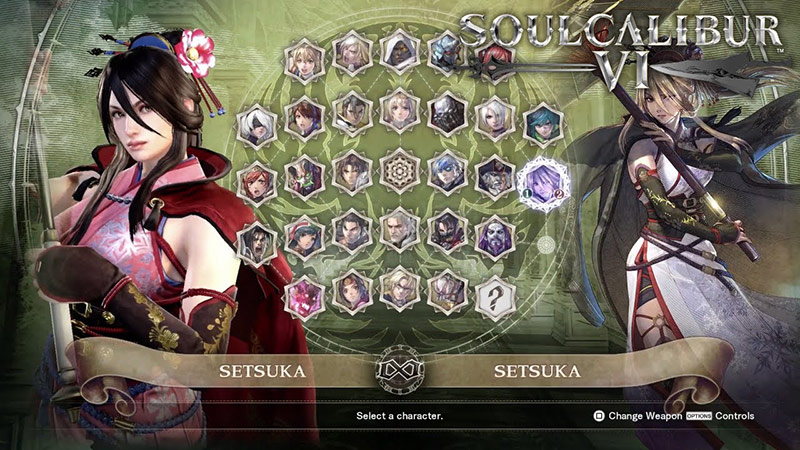Pick the random-select emblem in the grid center
Screen dimensions: 800x450
click(x=399, y=172)
